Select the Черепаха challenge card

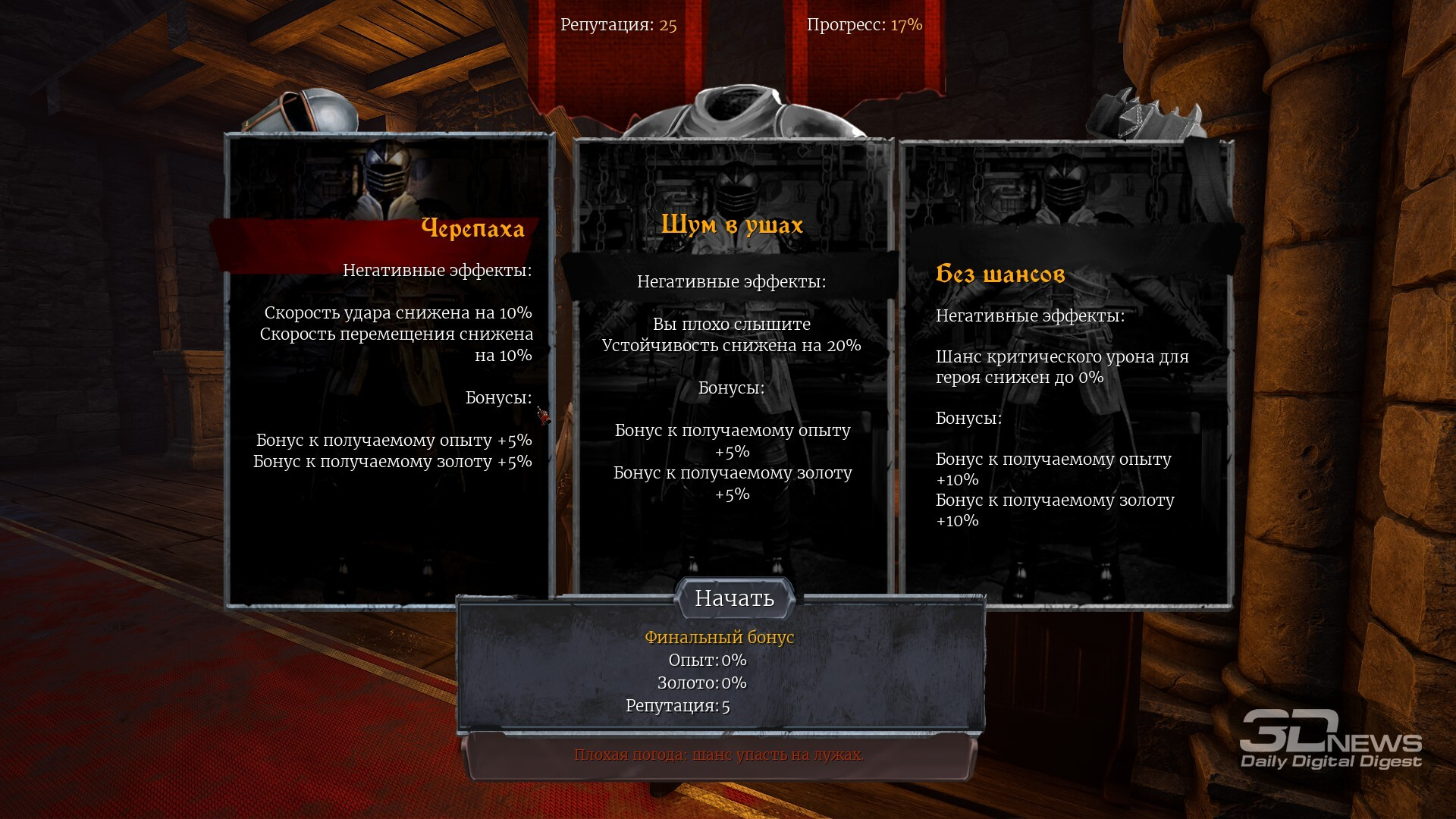tap(391, 372)
